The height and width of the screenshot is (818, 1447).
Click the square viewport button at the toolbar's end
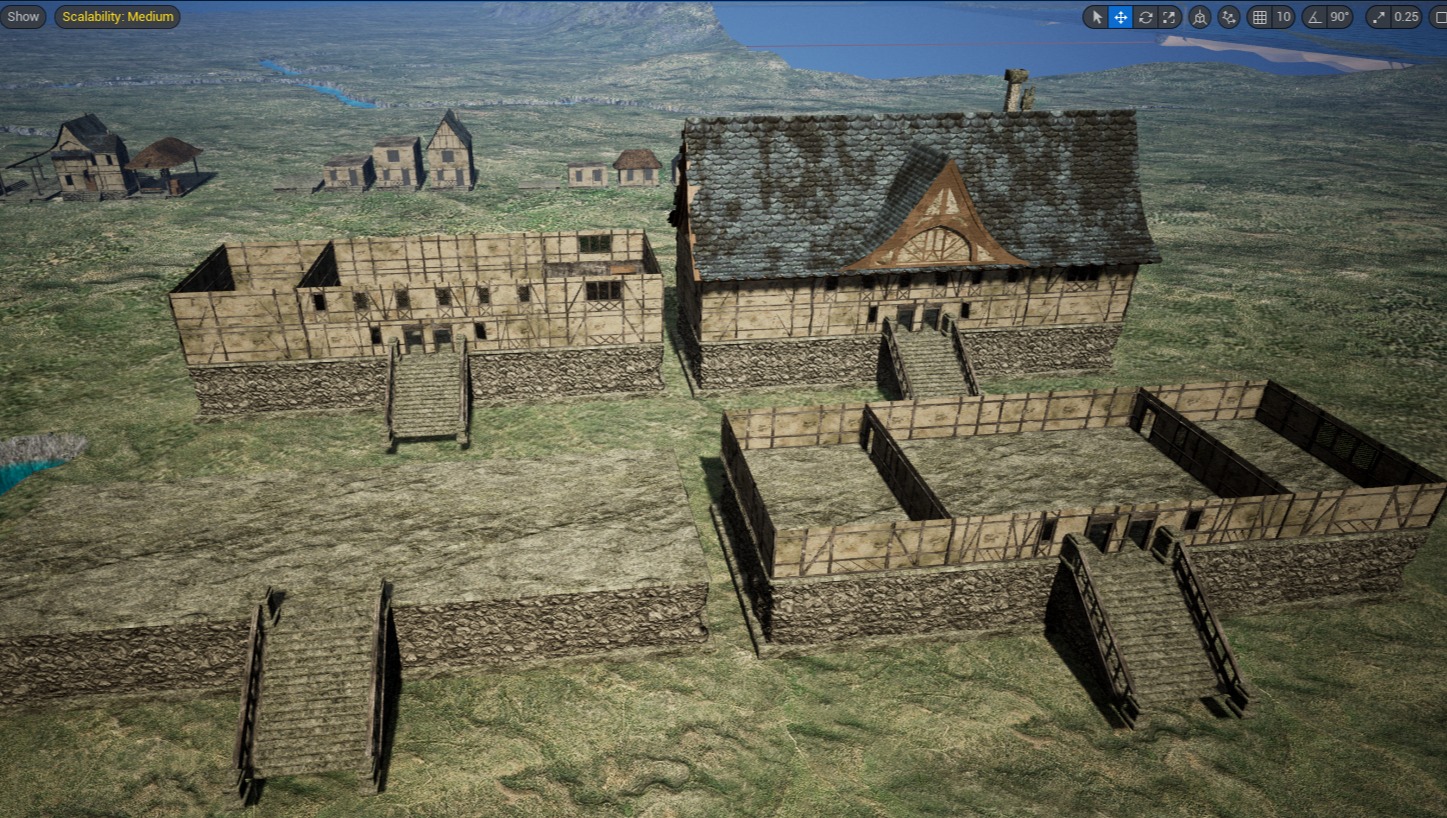tap(1440, 17)
